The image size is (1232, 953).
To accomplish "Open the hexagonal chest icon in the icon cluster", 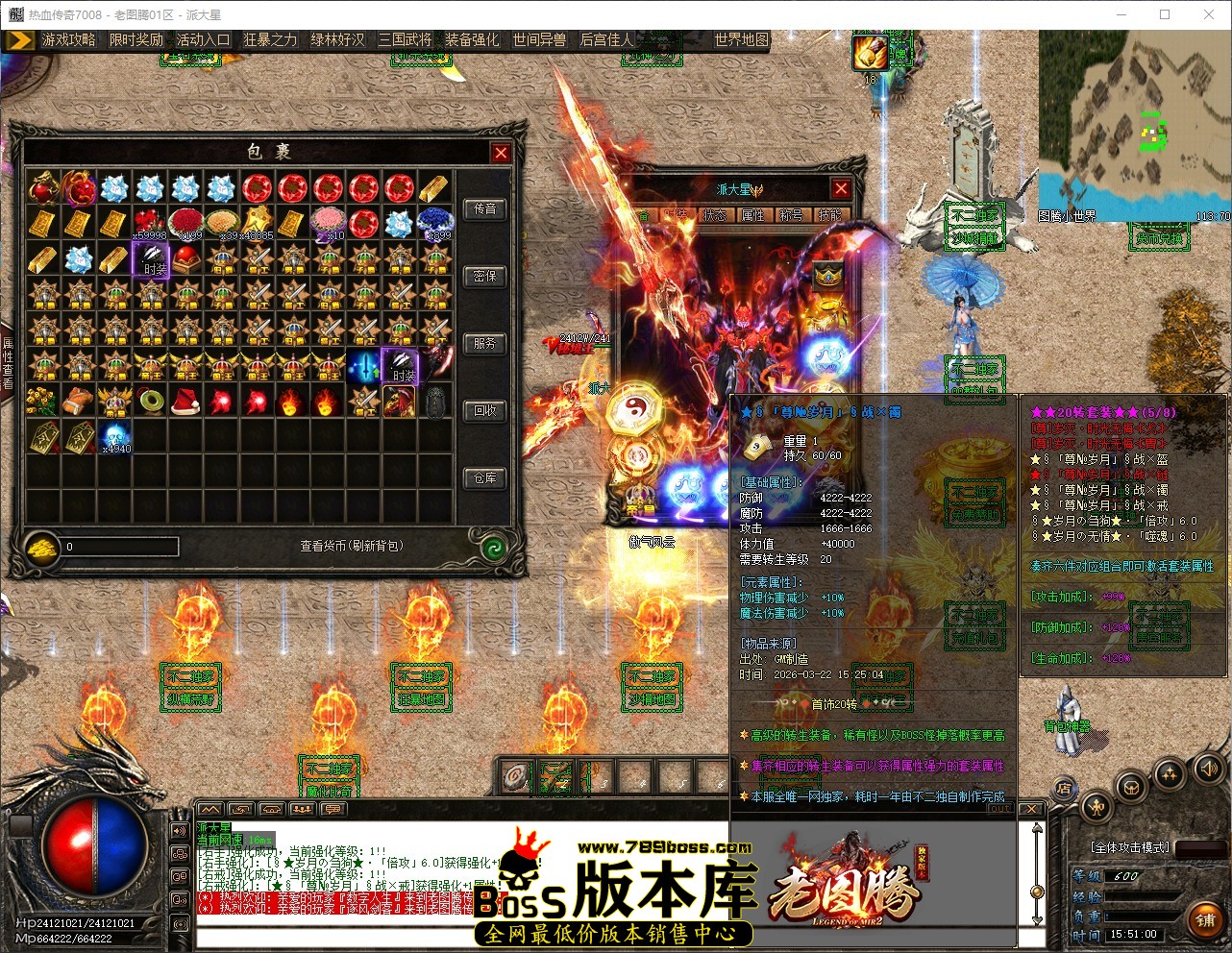I will pos(1131,788).
